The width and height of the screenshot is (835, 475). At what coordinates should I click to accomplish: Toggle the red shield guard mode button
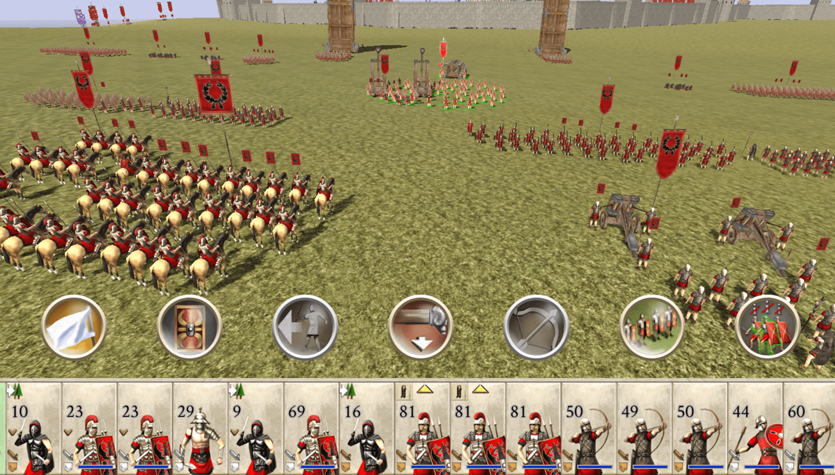point(189,326)
